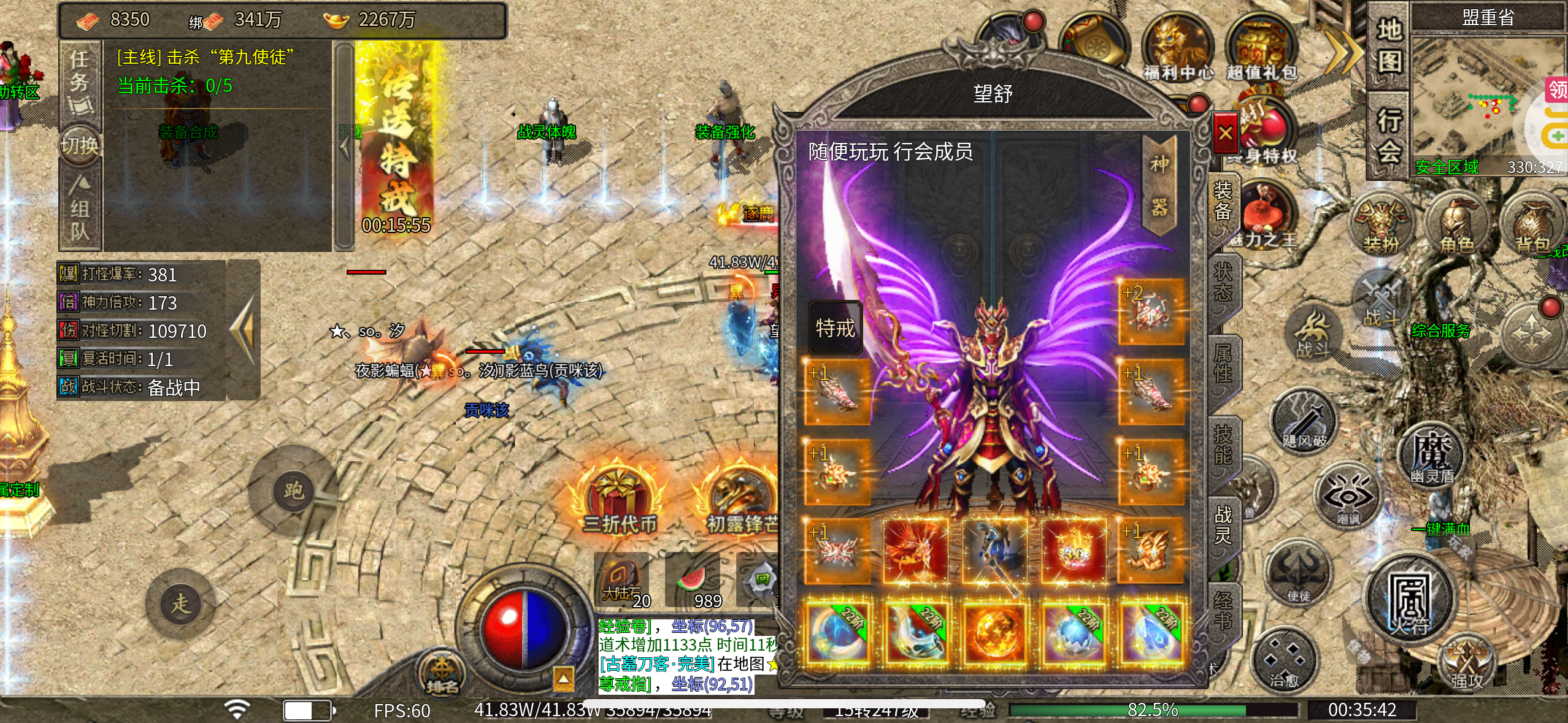Switch to the 状态 tab

1223,282
